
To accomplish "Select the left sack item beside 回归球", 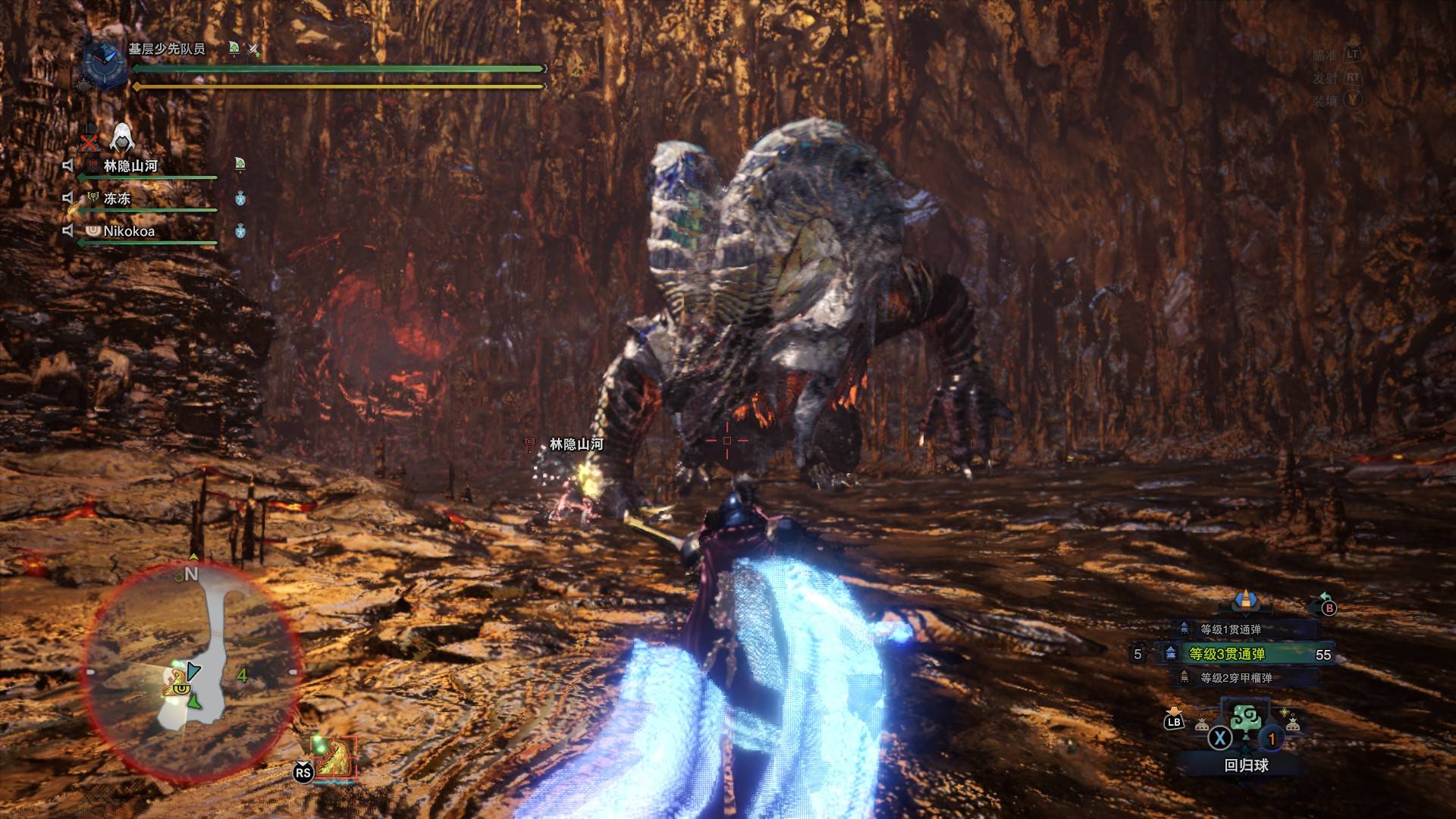I will click(1202, 724).
